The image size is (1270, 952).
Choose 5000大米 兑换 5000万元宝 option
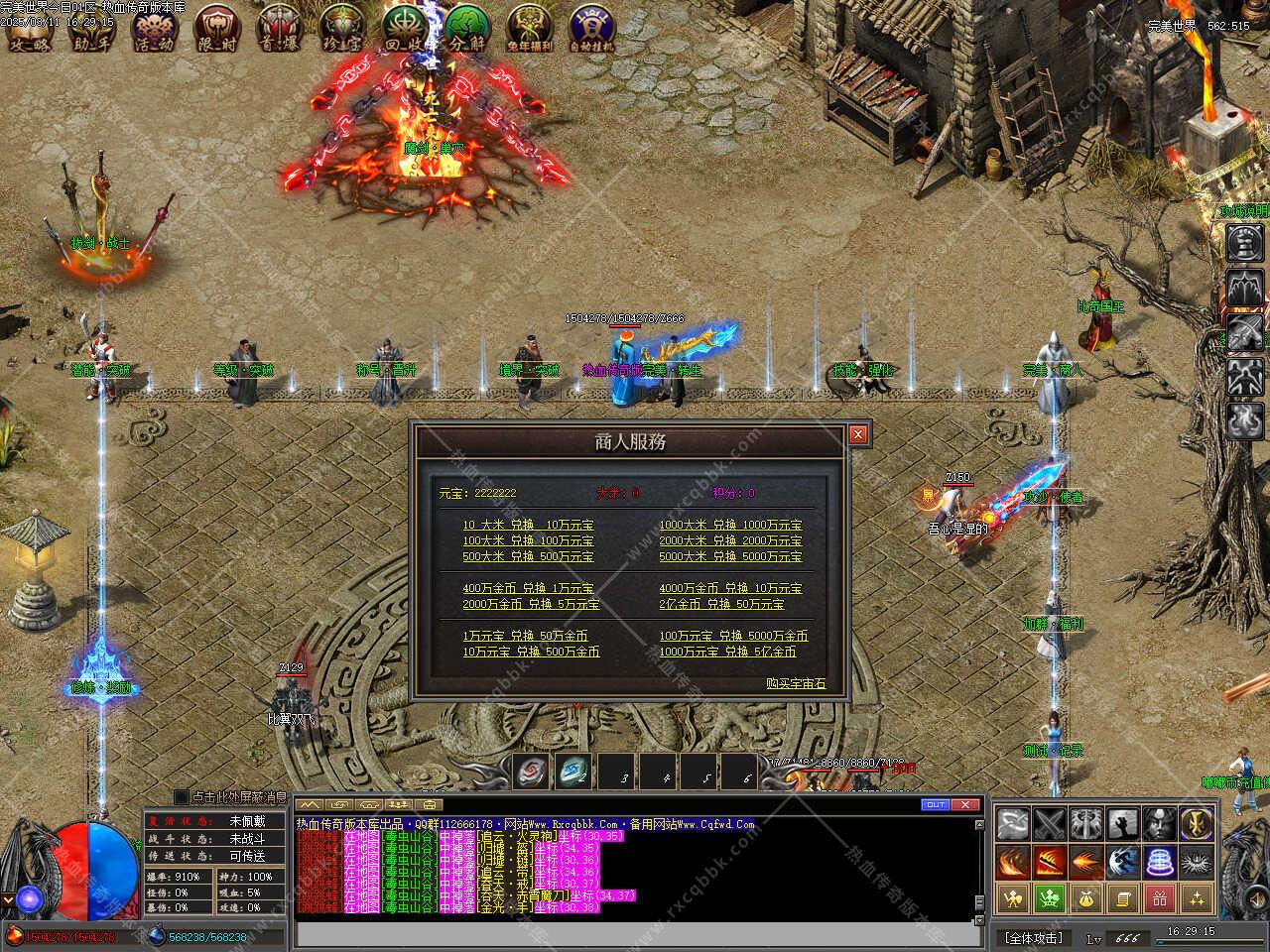(730, 556)
